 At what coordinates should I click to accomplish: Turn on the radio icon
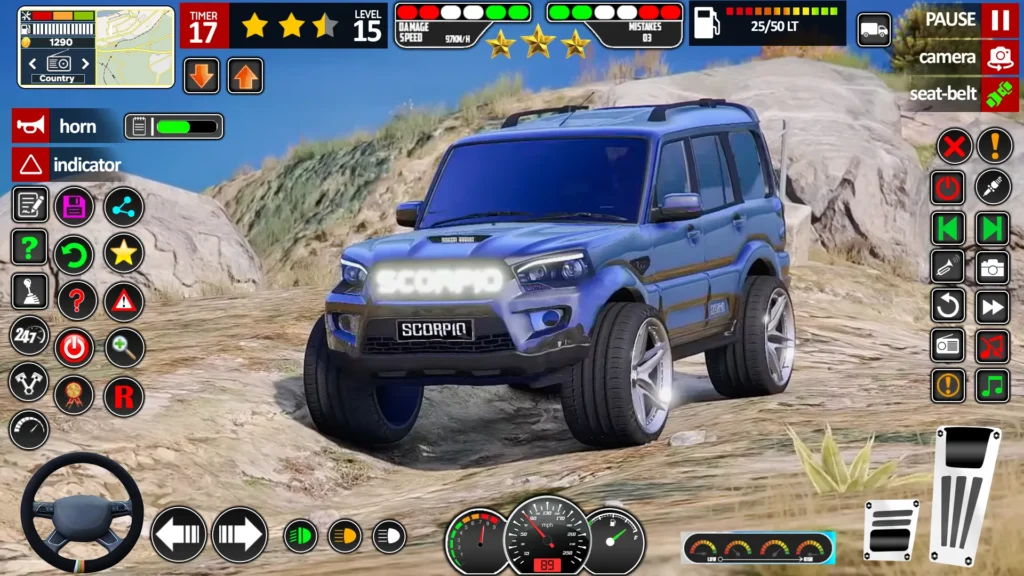(x=948, y=345)
